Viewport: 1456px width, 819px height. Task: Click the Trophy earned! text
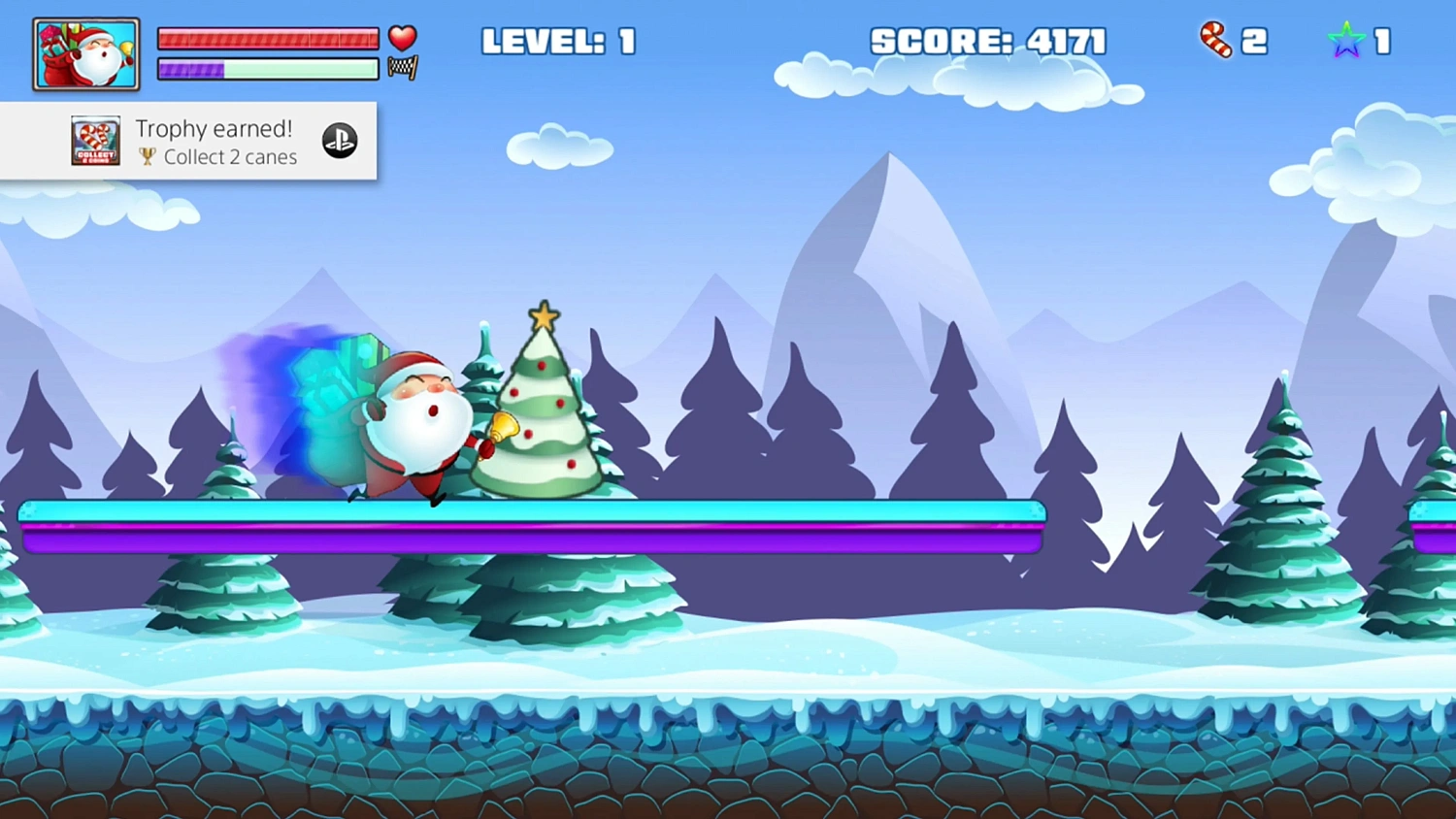point(214,128)
